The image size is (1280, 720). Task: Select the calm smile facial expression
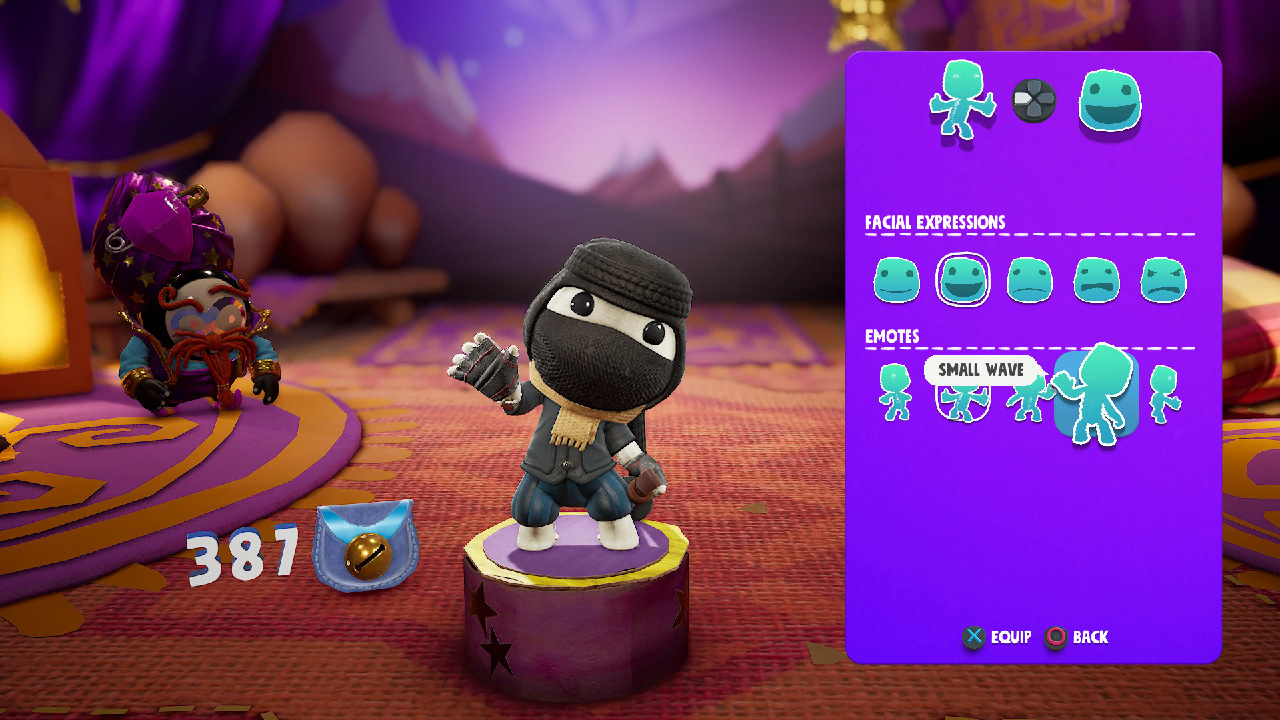pos(896,281)
